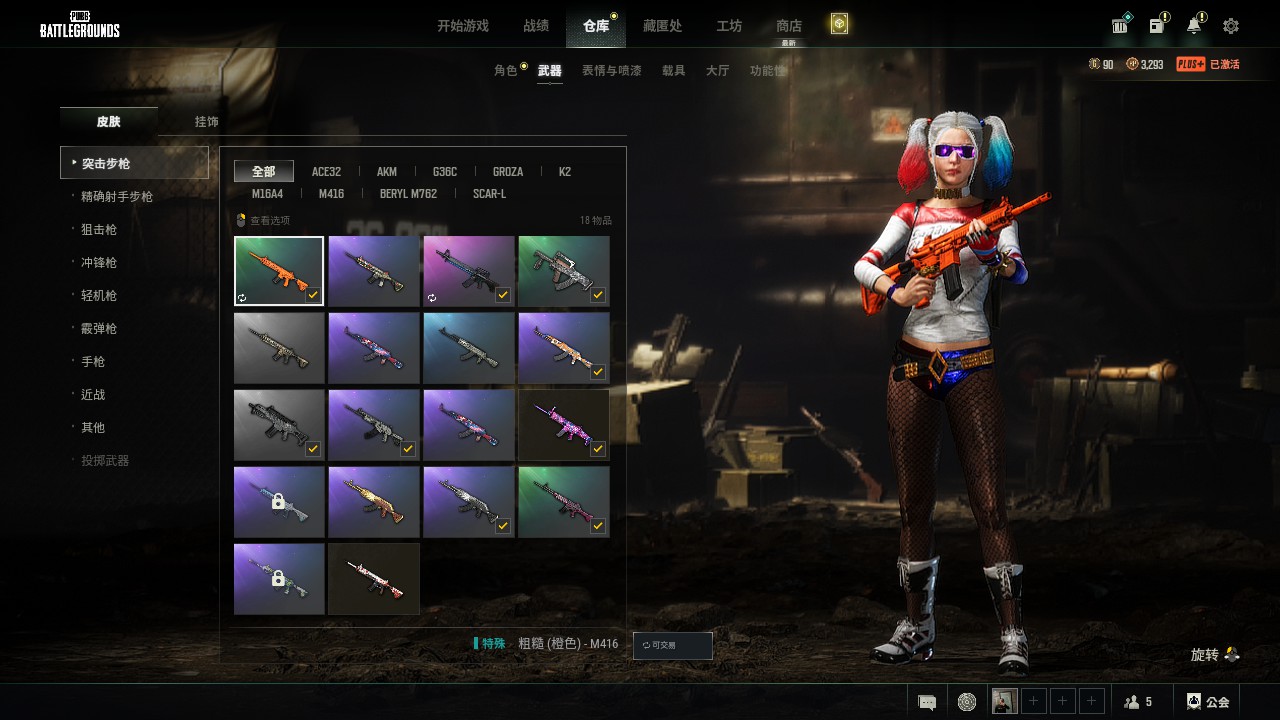
Task: Choose the 狙击枪 weapon category
Action: (x=99, y=230)
